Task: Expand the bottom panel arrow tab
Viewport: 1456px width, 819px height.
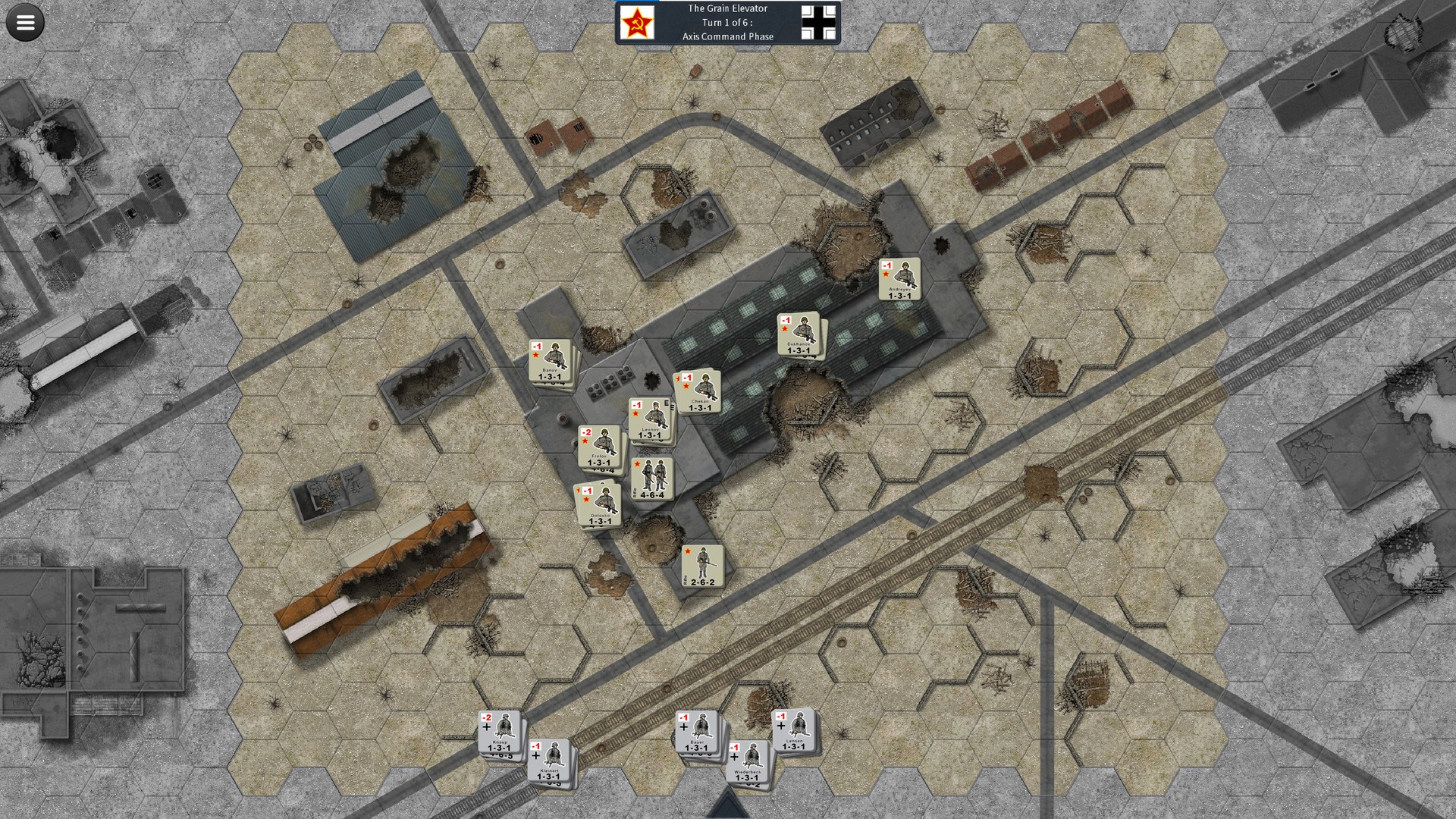Action: pos(728,805)
